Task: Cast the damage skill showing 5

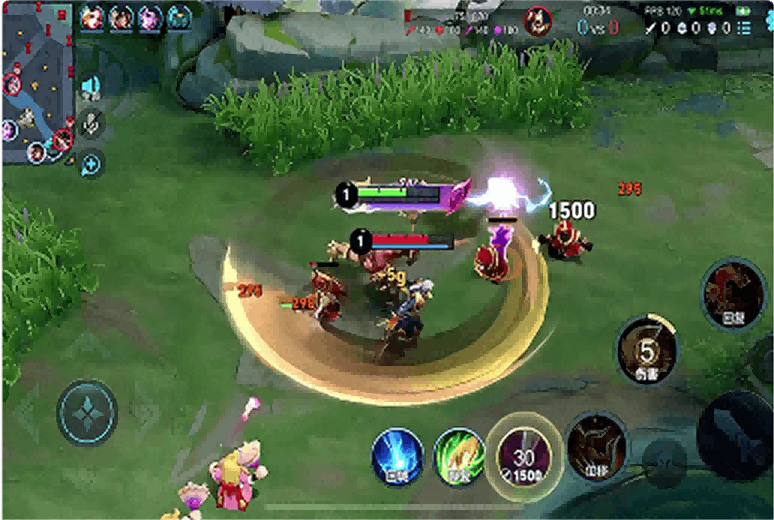Action: pos(647,352)
